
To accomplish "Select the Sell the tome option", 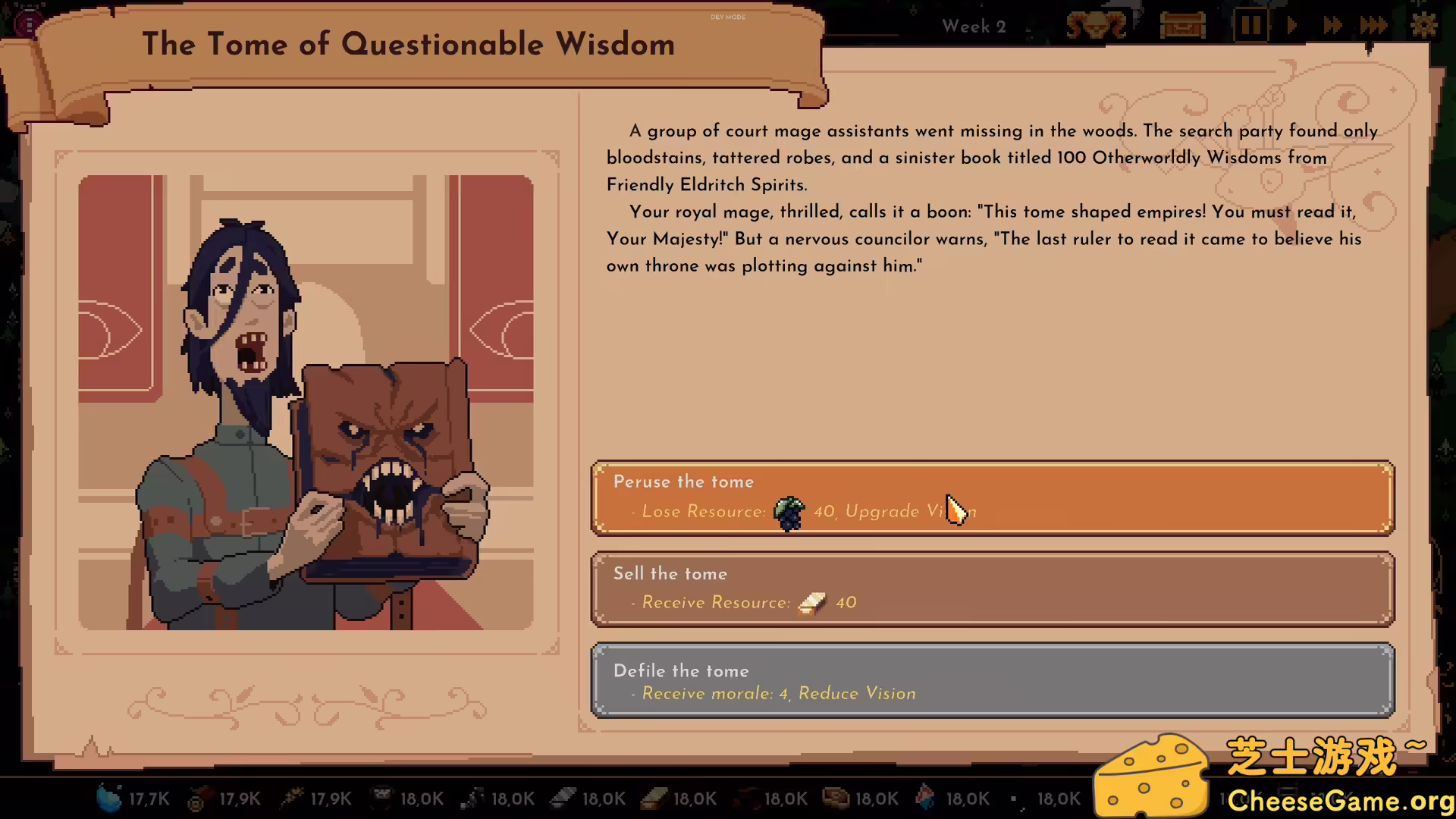I will tap(992, 589).
